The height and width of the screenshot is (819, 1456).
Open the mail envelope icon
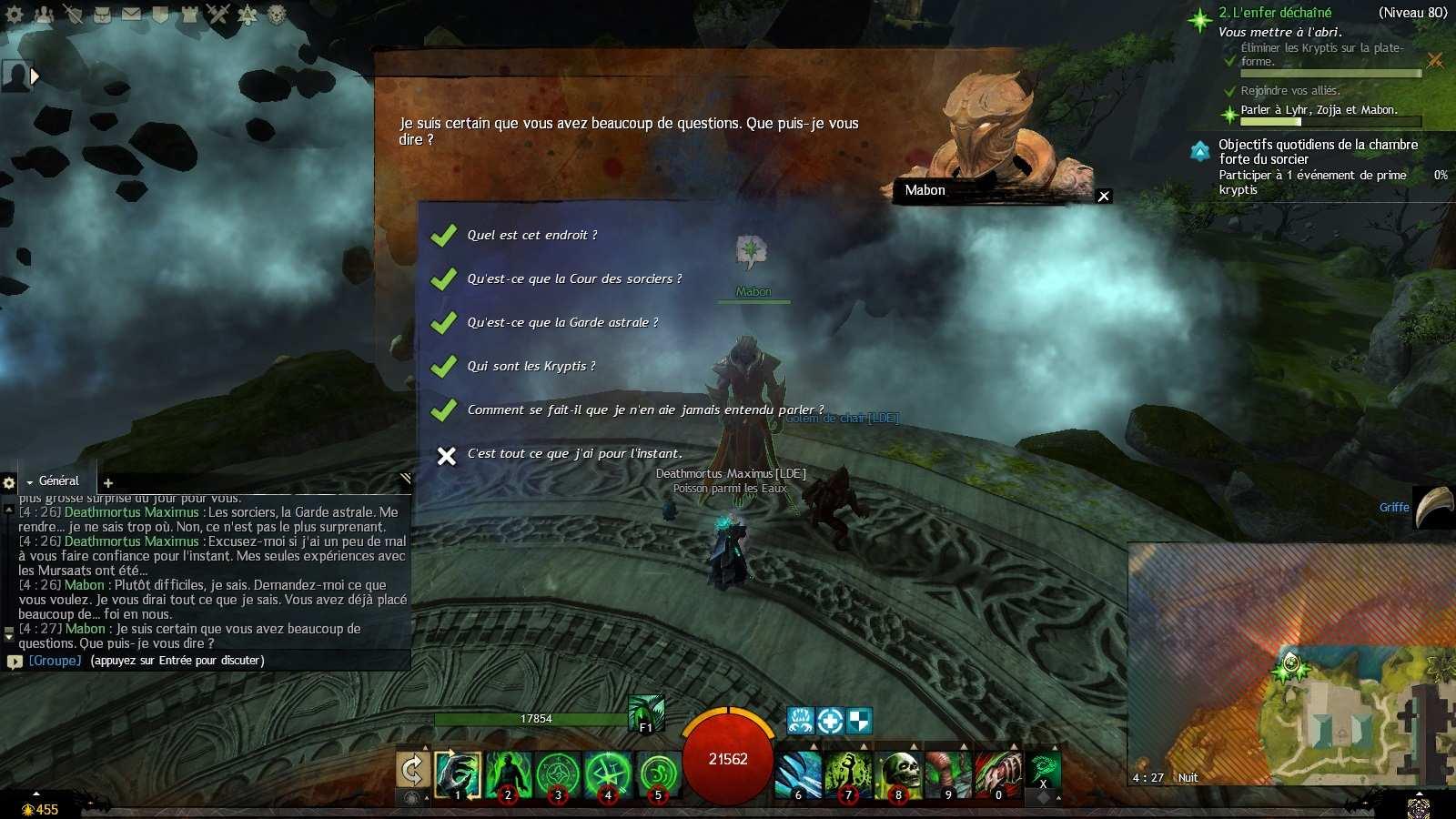pyautogui.click(x=131, y=15)
